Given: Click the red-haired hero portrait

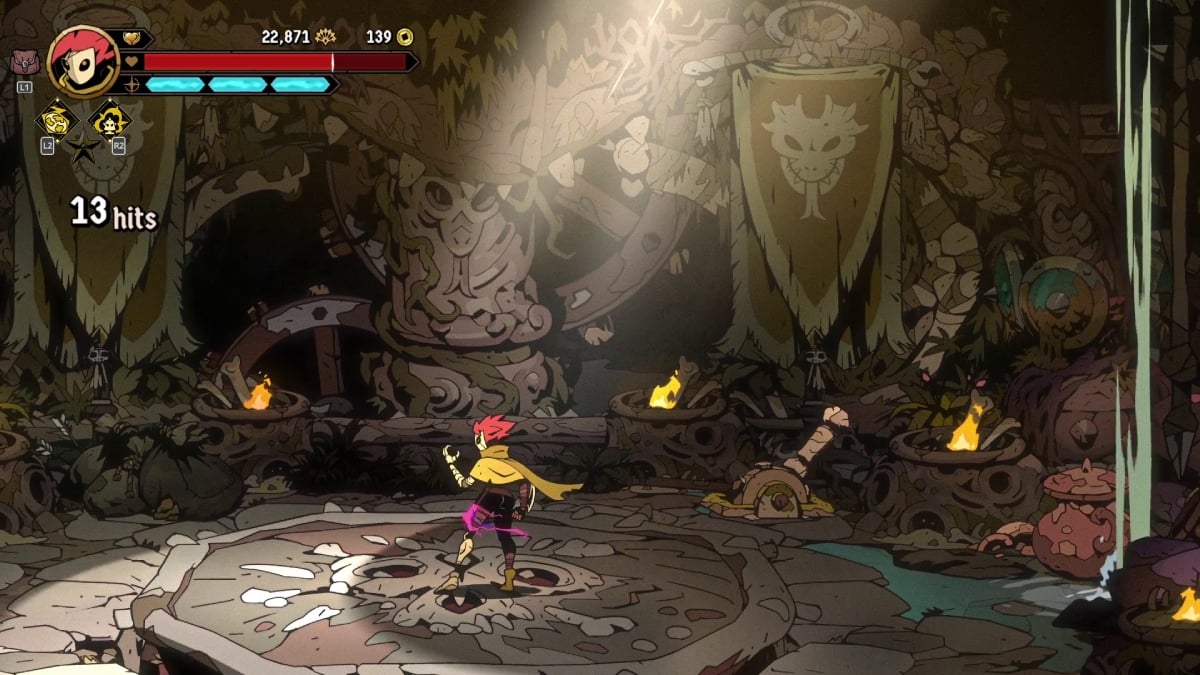Looking at the screenshot, I should point(83,61).
